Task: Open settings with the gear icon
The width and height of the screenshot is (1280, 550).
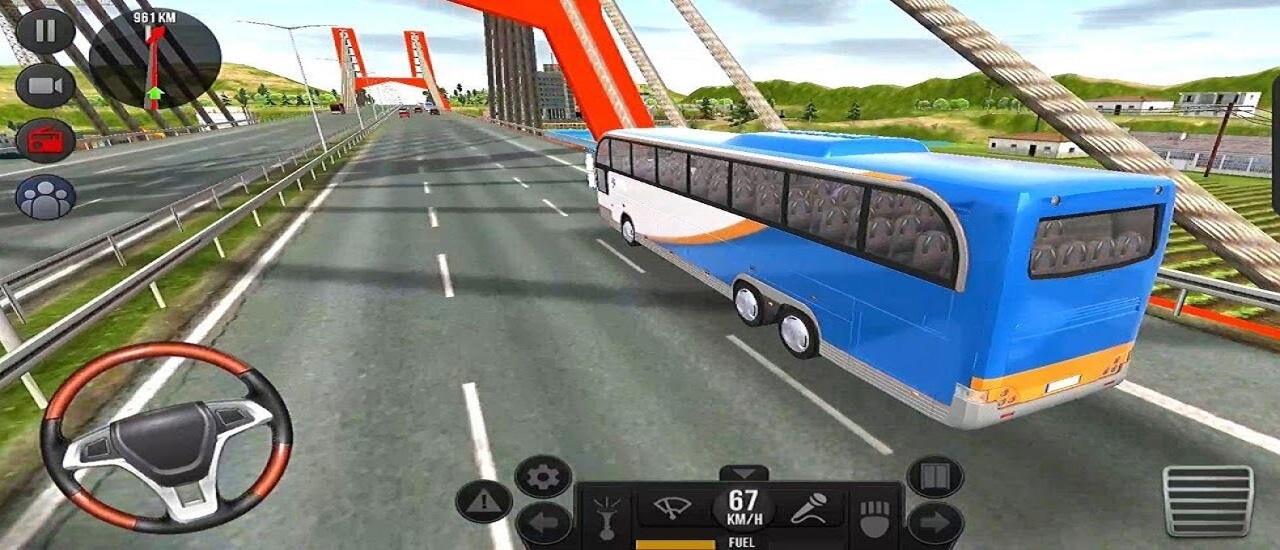Action: [543, 477]
